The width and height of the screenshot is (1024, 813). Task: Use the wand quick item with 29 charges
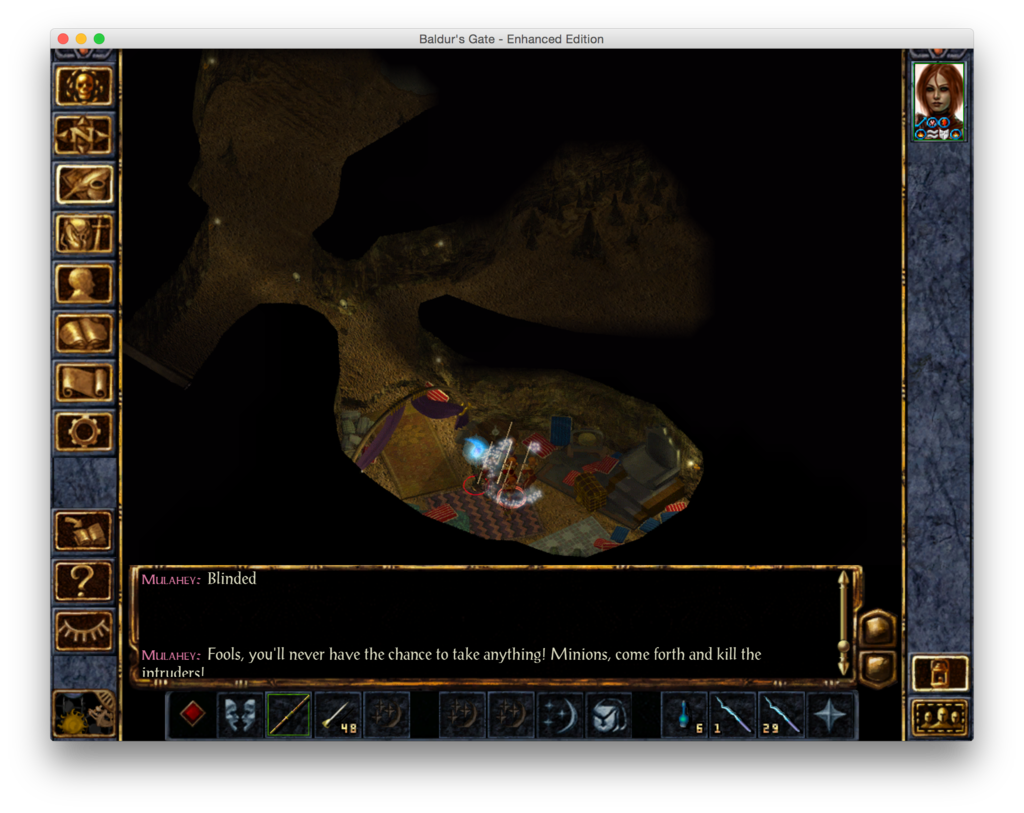[782, 715]
